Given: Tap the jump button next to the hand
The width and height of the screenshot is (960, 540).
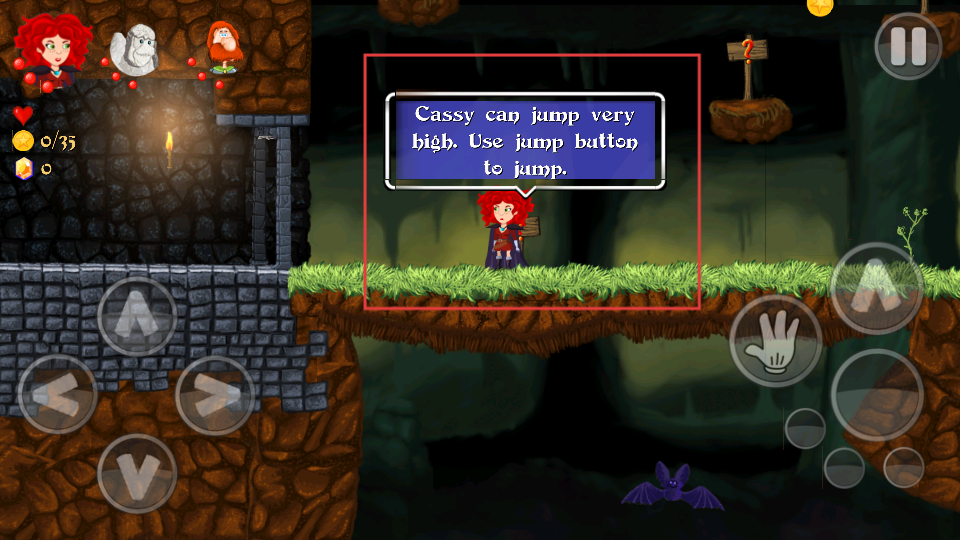Looking at the screenshot, I should pyautogui.click(x=876, y=288).
